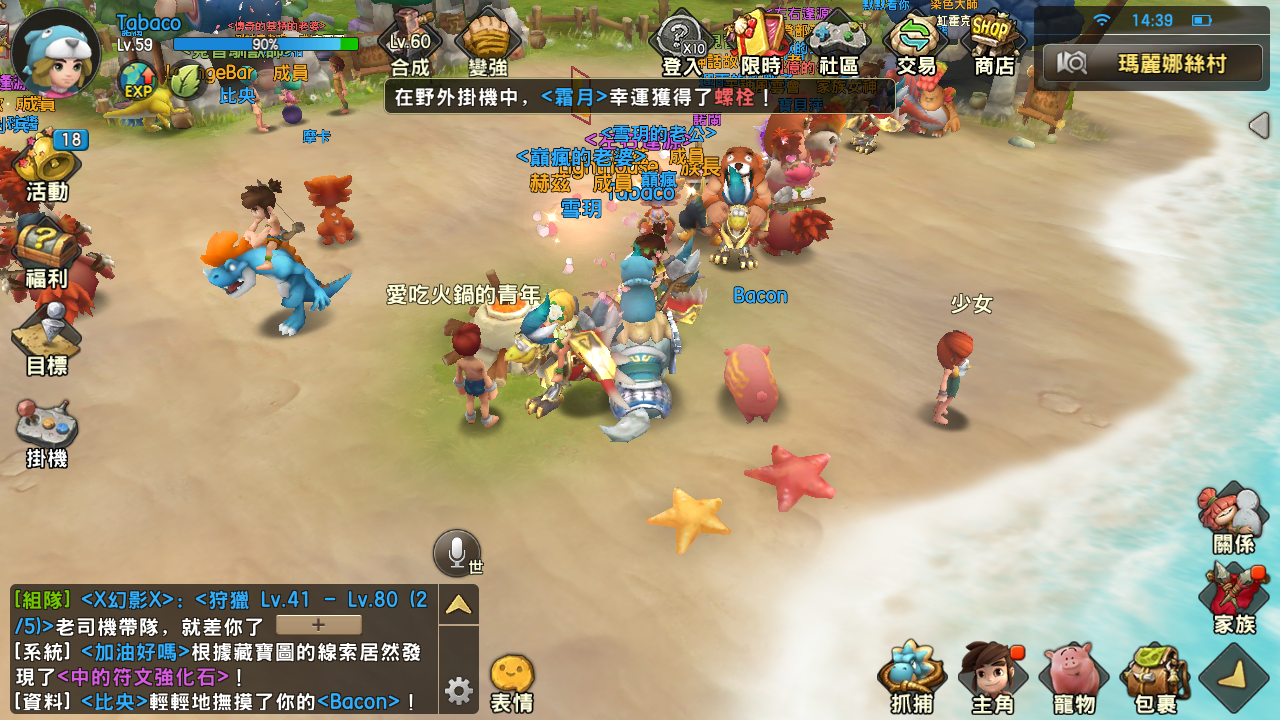Expand the right edge side panel arrow

[x=1258, y=126]
